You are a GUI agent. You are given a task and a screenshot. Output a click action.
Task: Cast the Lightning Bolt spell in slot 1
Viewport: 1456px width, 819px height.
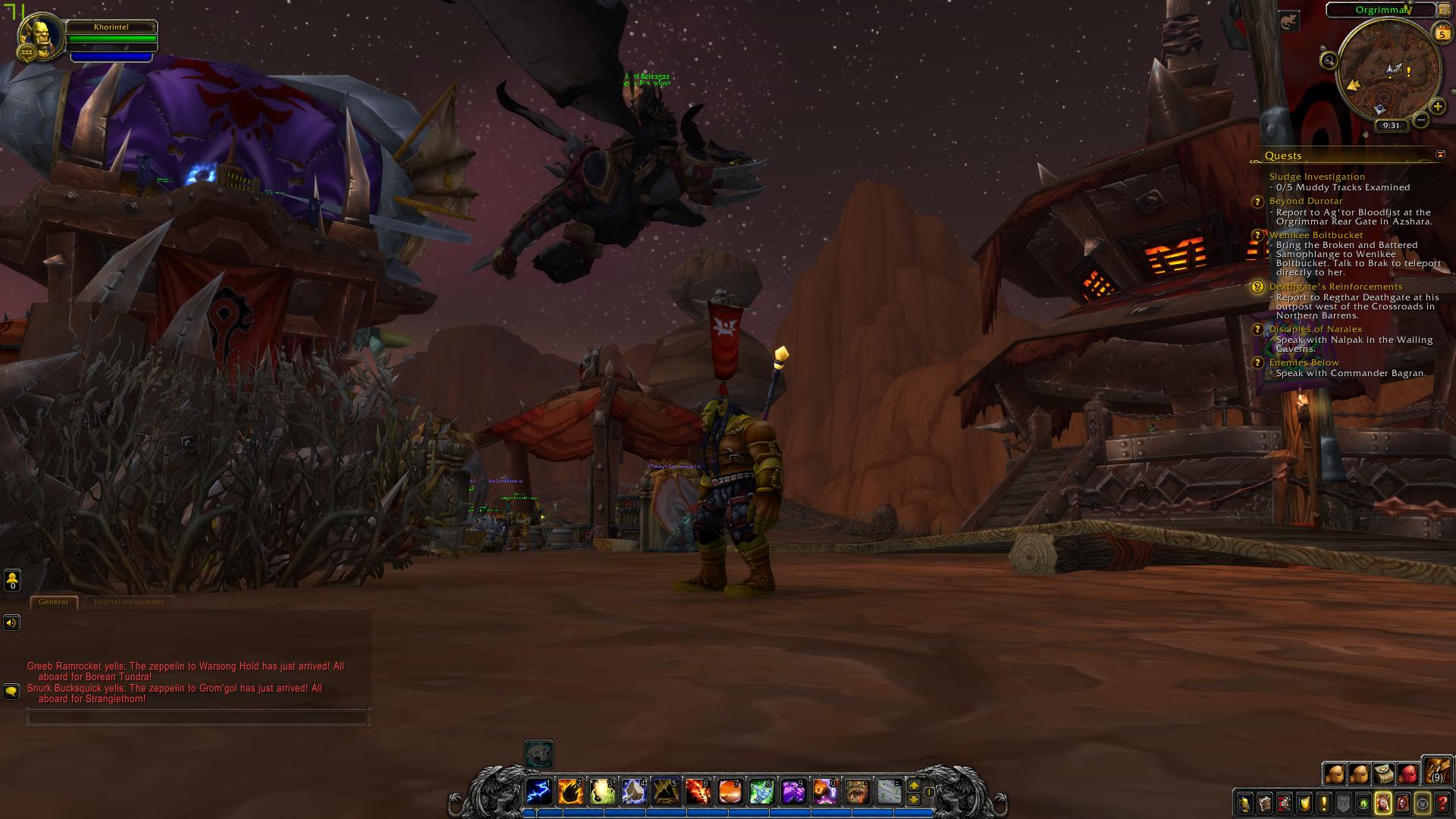(x=539, y=792)
